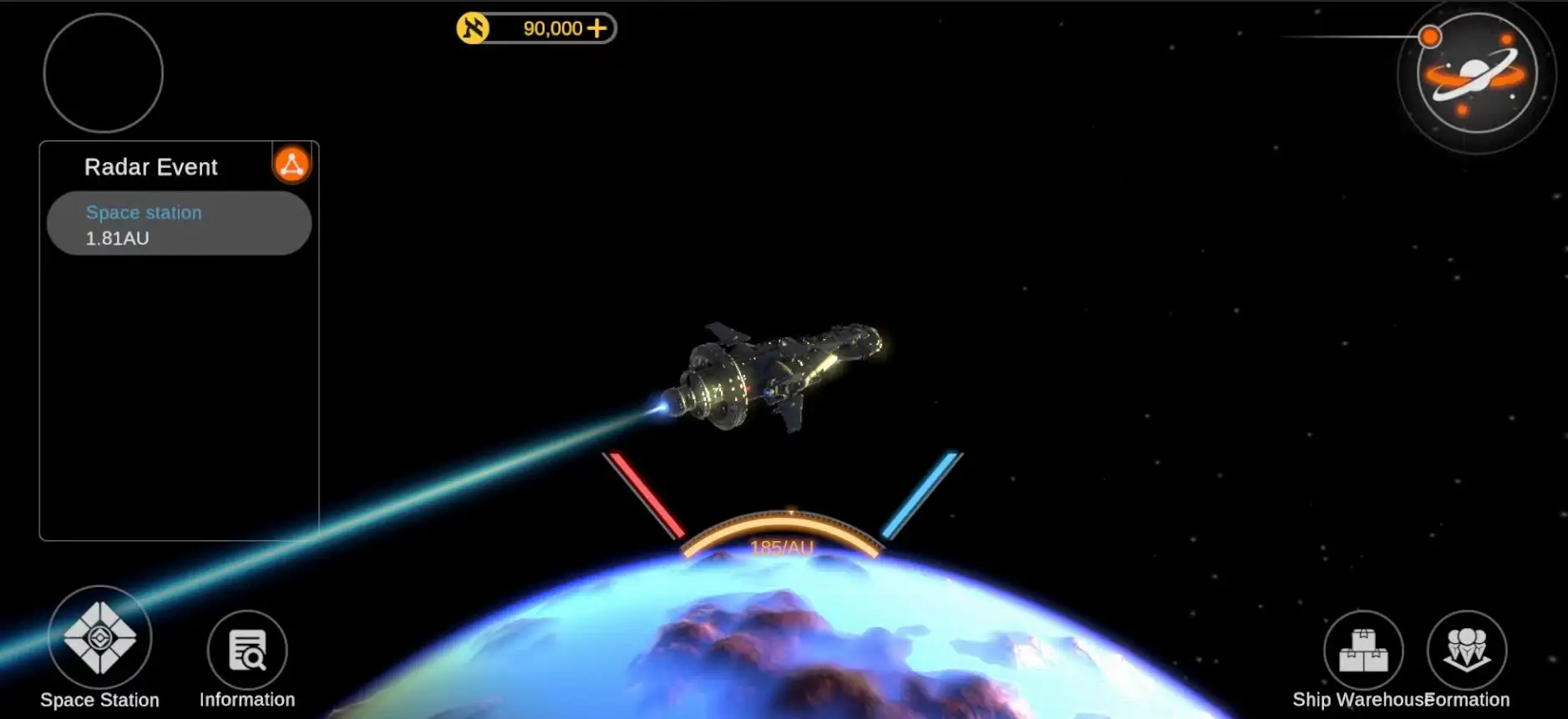Viewport: 1568px width, 719px height.
Task: Click the empty circular avatar frame
Action: [103, 73]
